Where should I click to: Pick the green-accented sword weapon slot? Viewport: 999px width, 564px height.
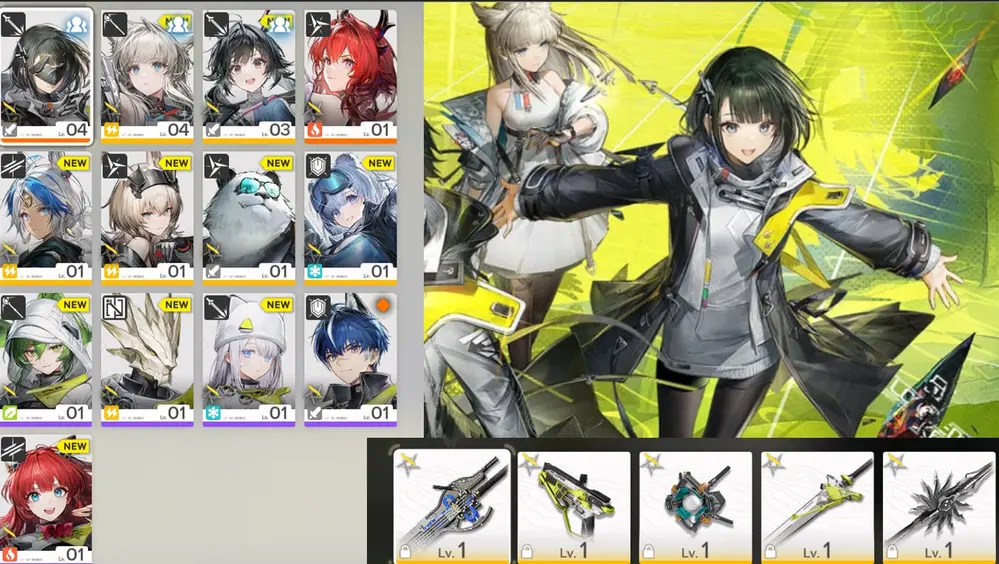tap(817, 506)
